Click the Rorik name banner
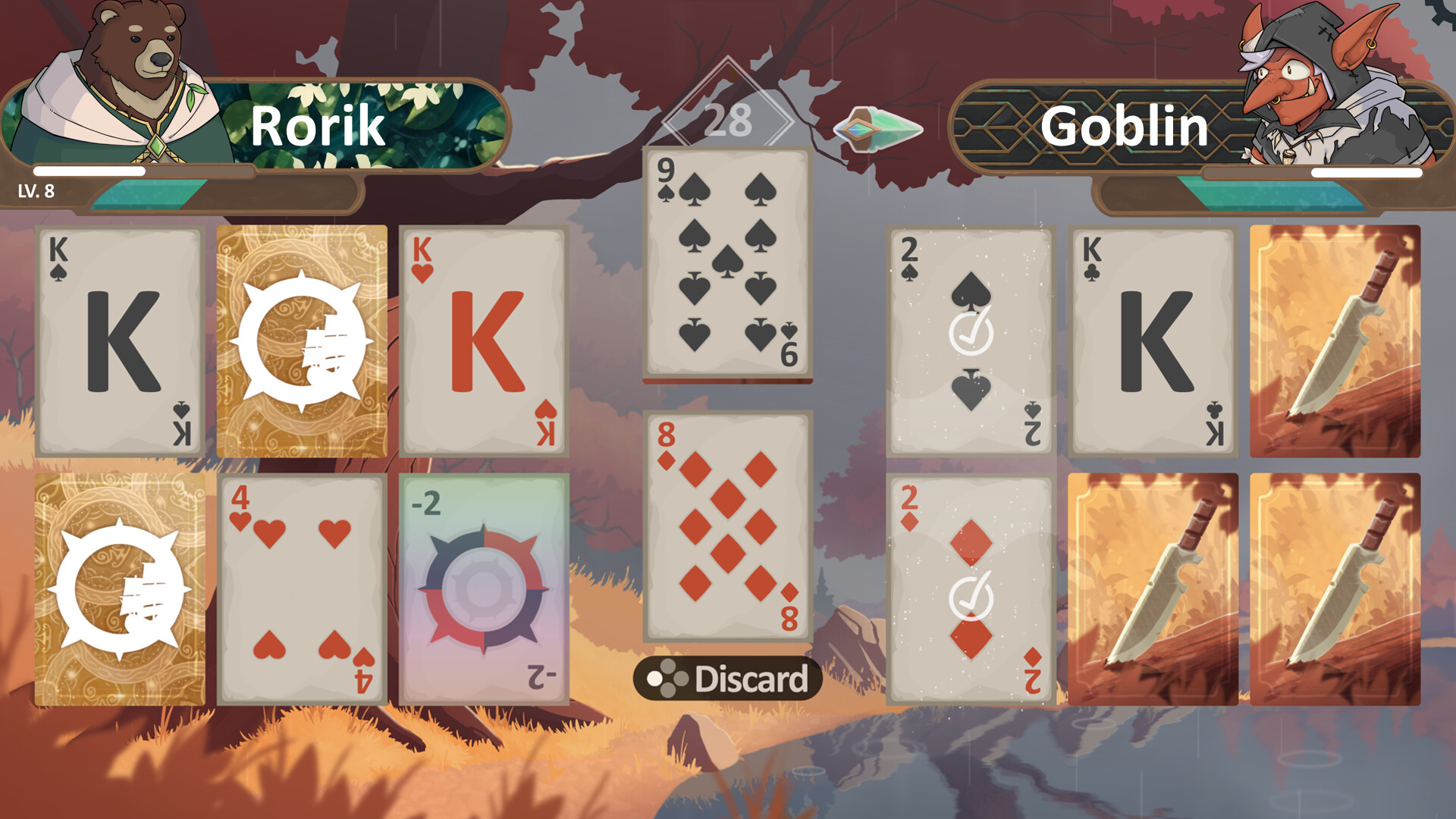 (315, 125)
